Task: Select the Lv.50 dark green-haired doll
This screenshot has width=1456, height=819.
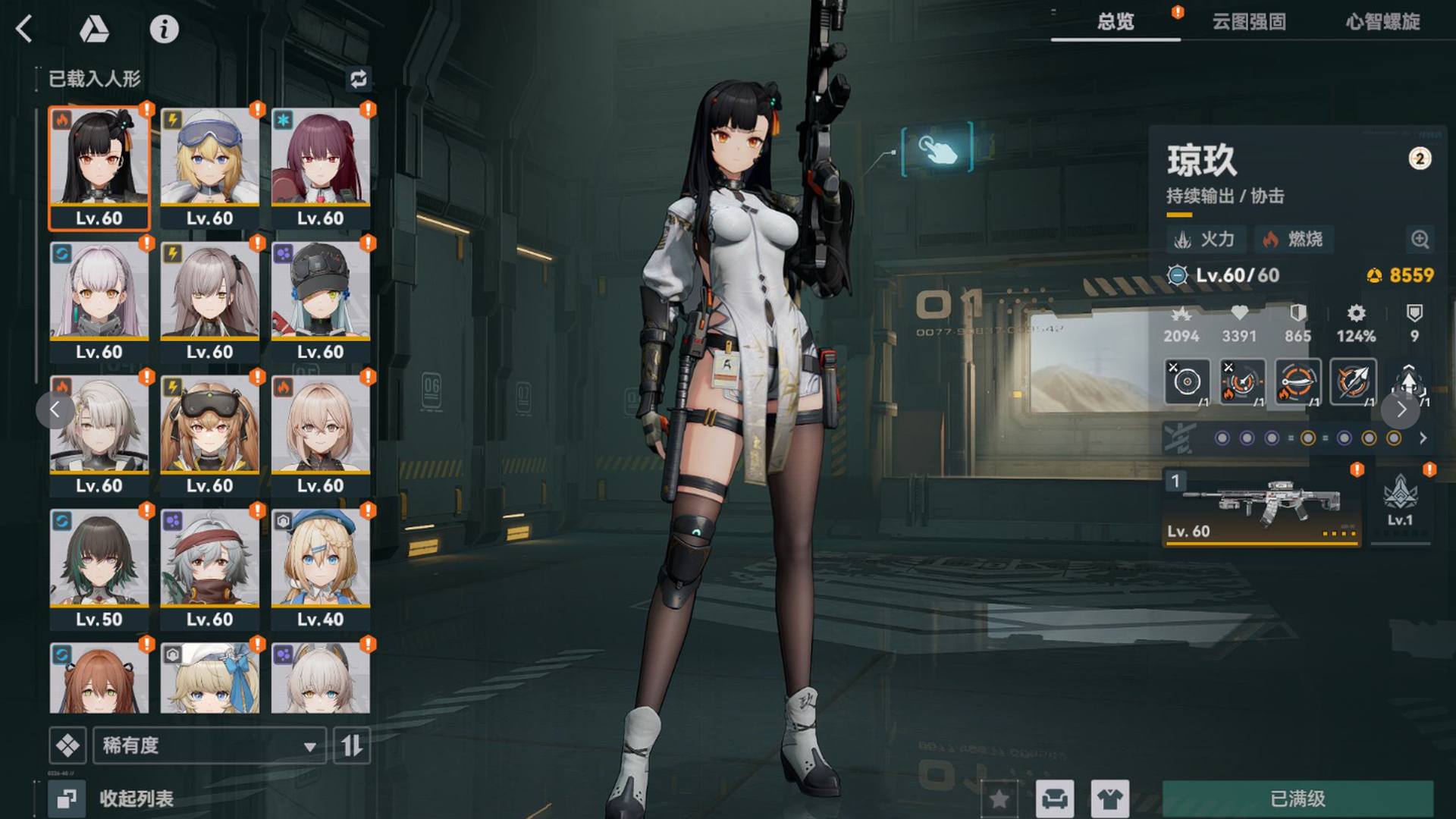Action: tap(99, 569)
